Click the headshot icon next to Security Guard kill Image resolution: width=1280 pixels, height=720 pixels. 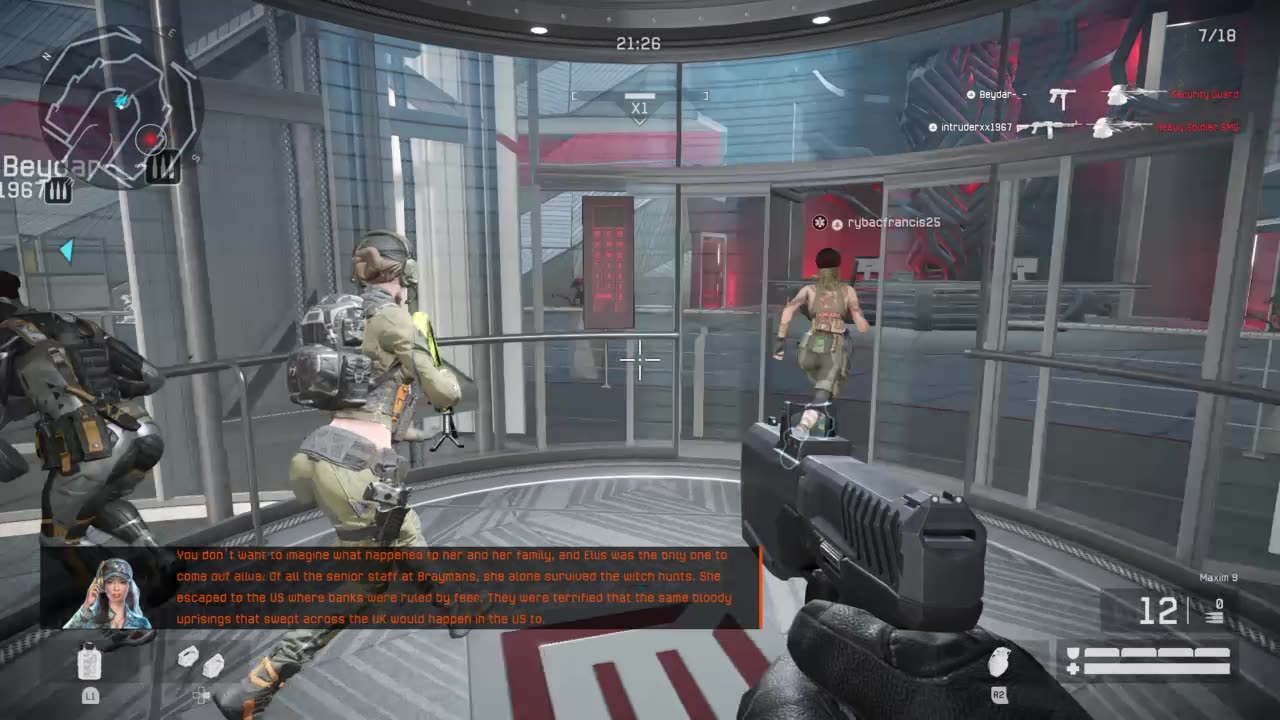[x=1115, y=96]
